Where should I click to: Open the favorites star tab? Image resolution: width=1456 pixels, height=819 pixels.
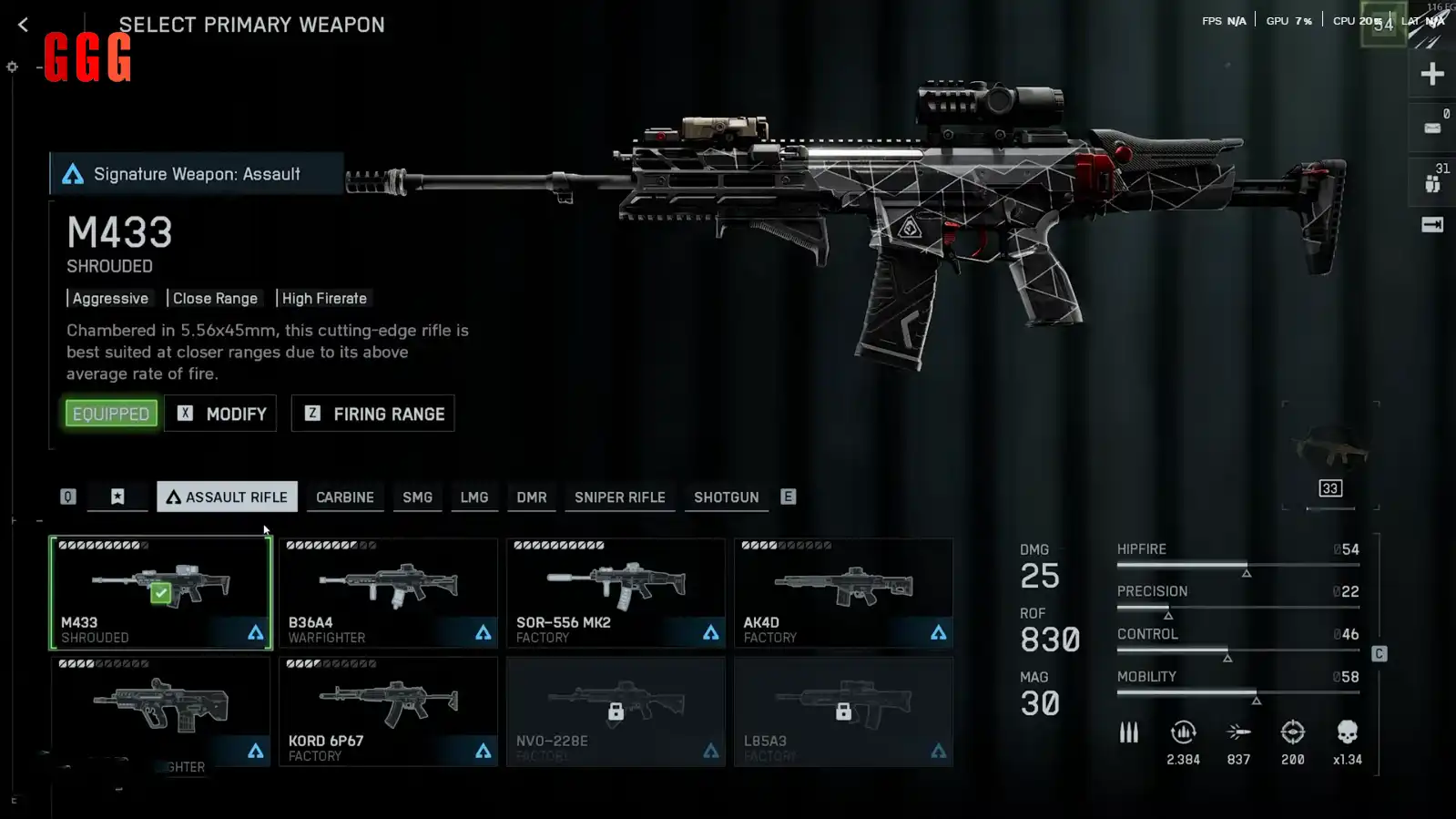coord(117,497)
